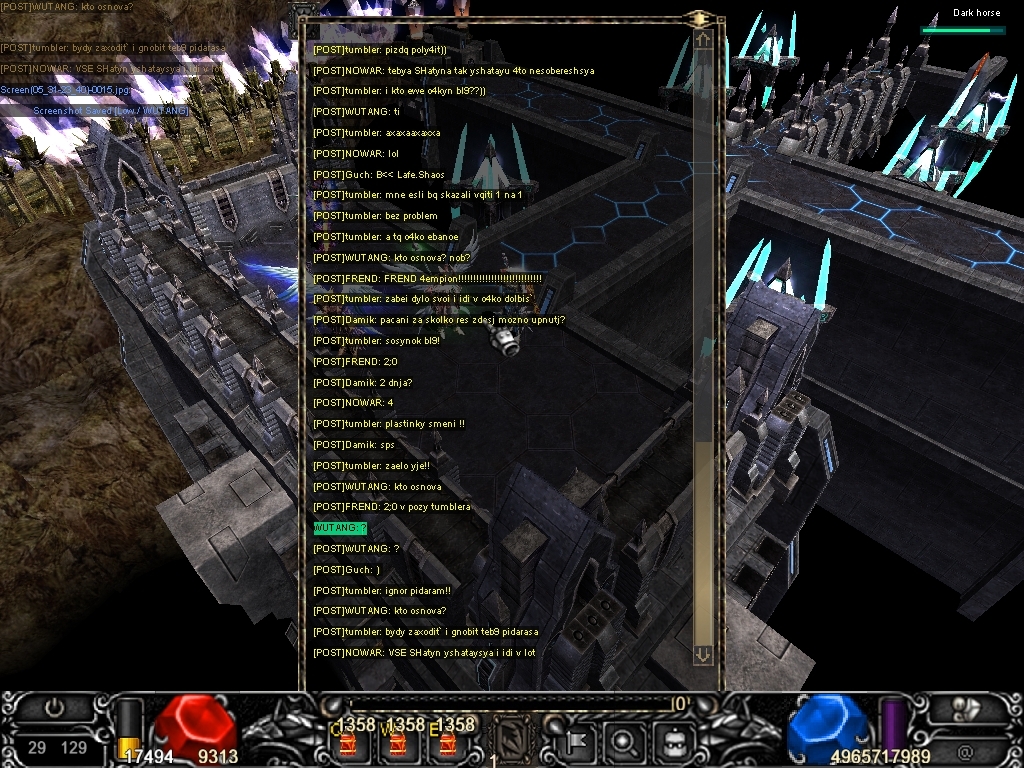Click the power button on the HUD

(54, 708)
